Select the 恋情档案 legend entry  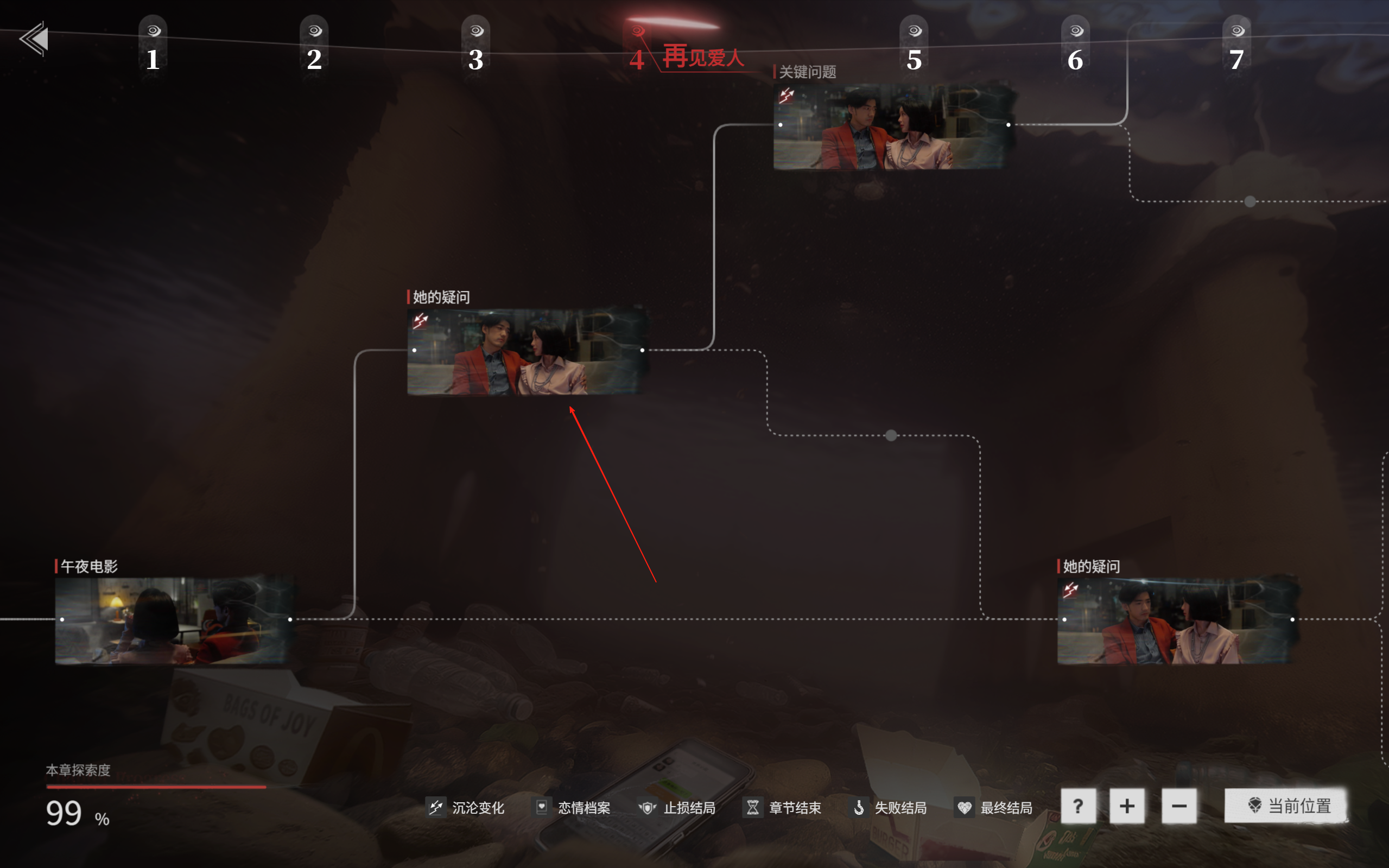pyautogui.click(x=572, y=808)
